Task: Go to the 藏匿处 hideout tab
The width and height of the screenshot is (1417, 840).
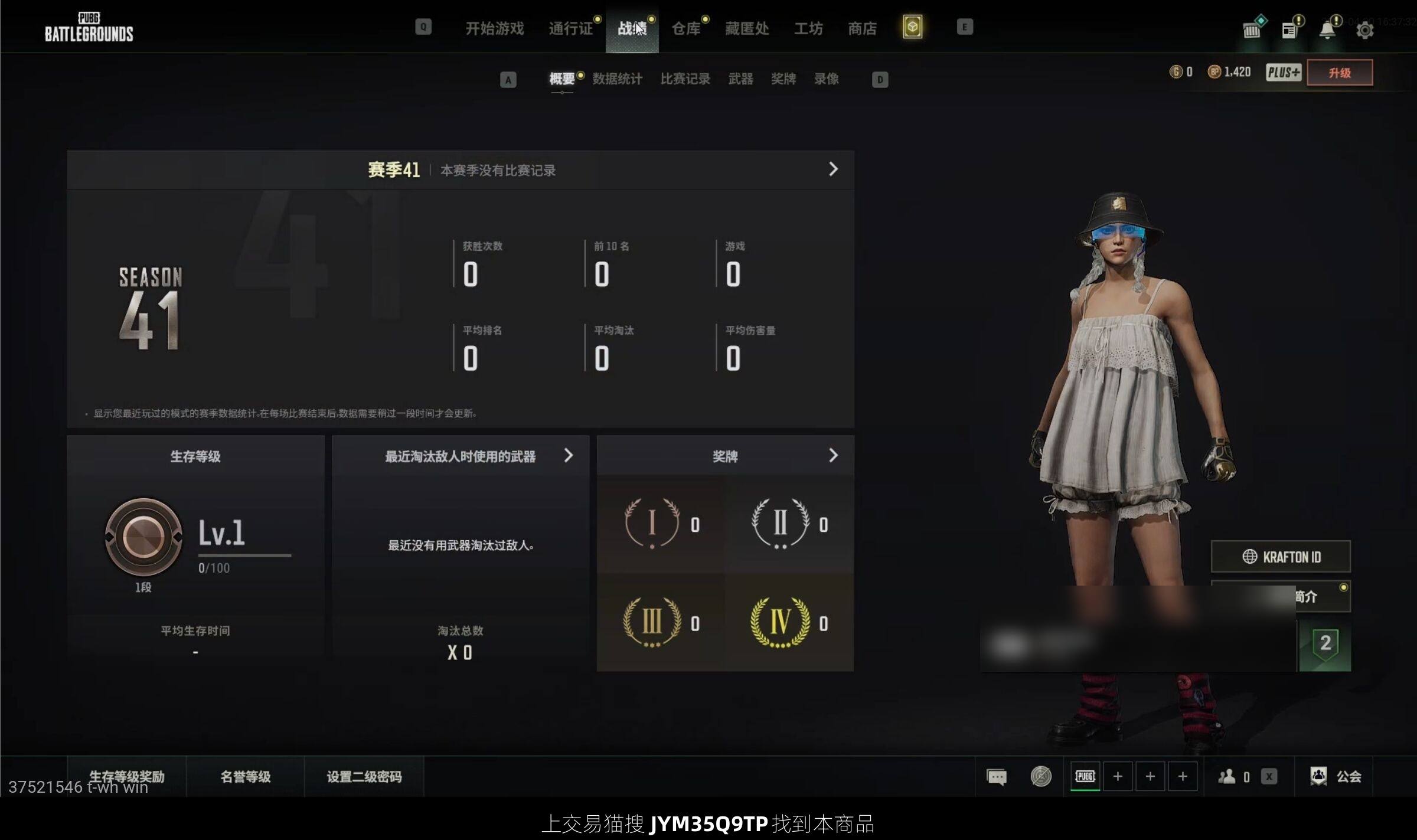Action: coord(747,28)
